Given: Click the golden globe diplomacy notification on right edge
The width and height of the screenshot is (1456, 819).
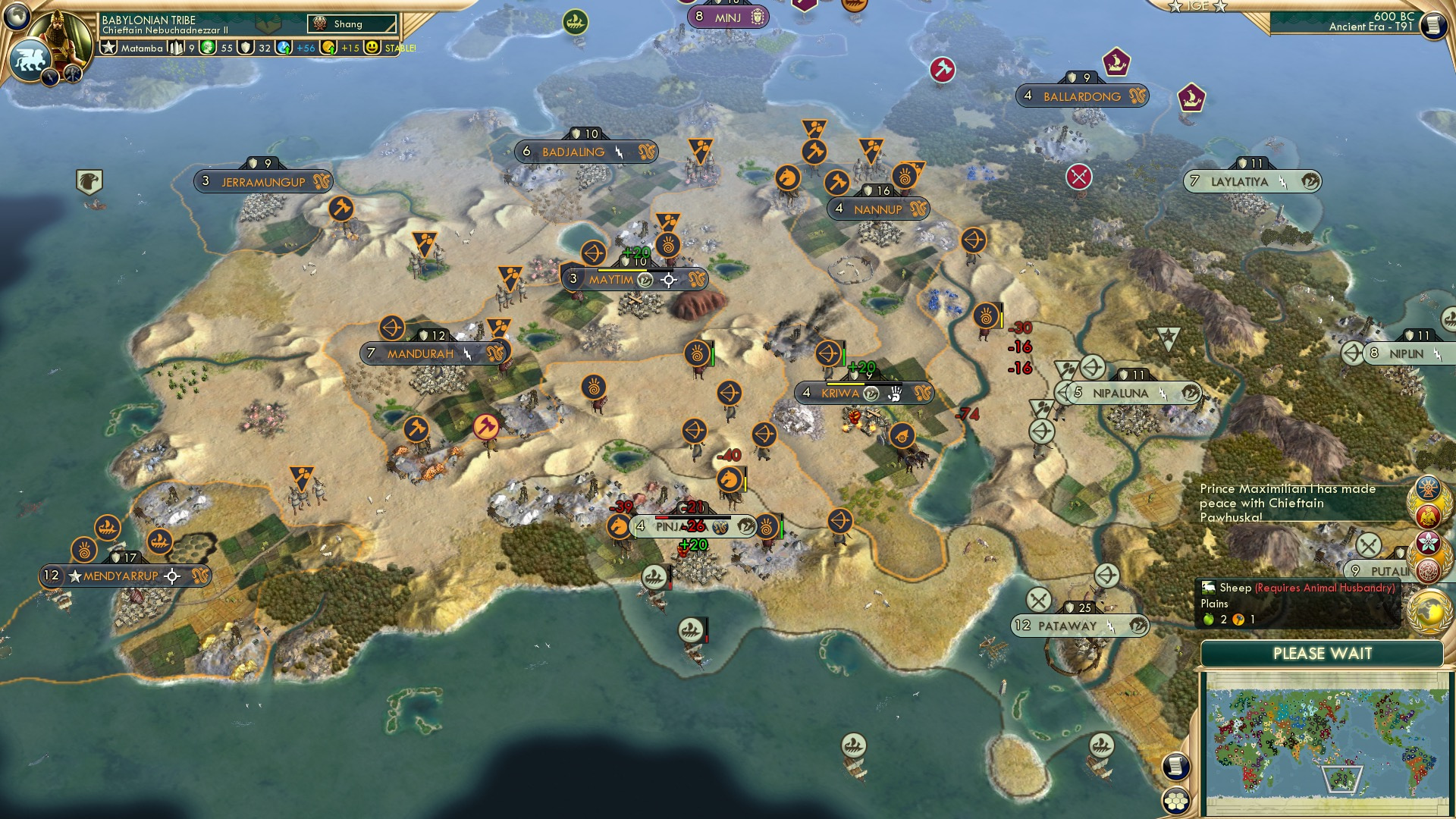Looking at the screenshot, I should [1429, 607].
